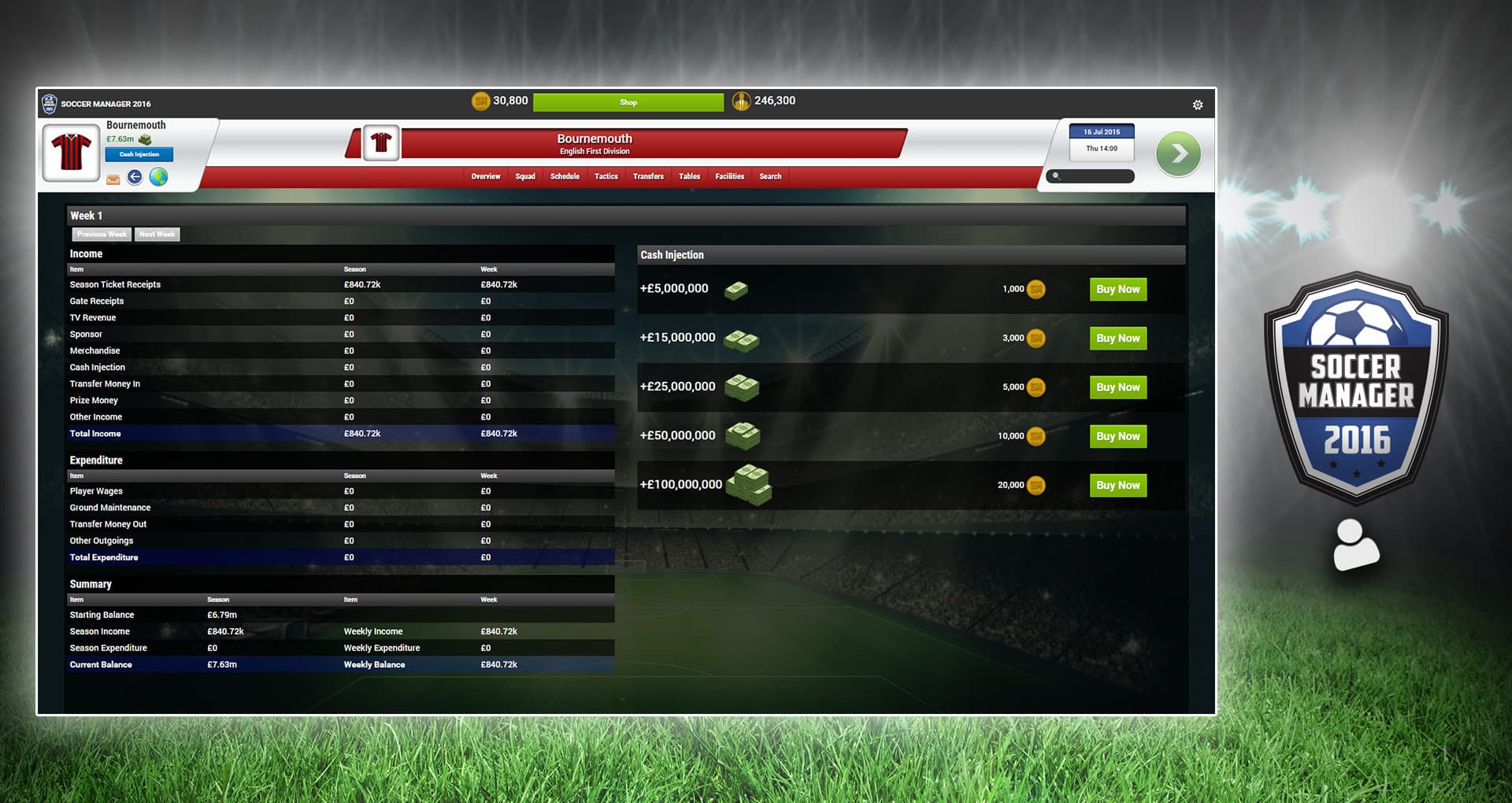Click the settings gear icon

tap(1198, 104)
